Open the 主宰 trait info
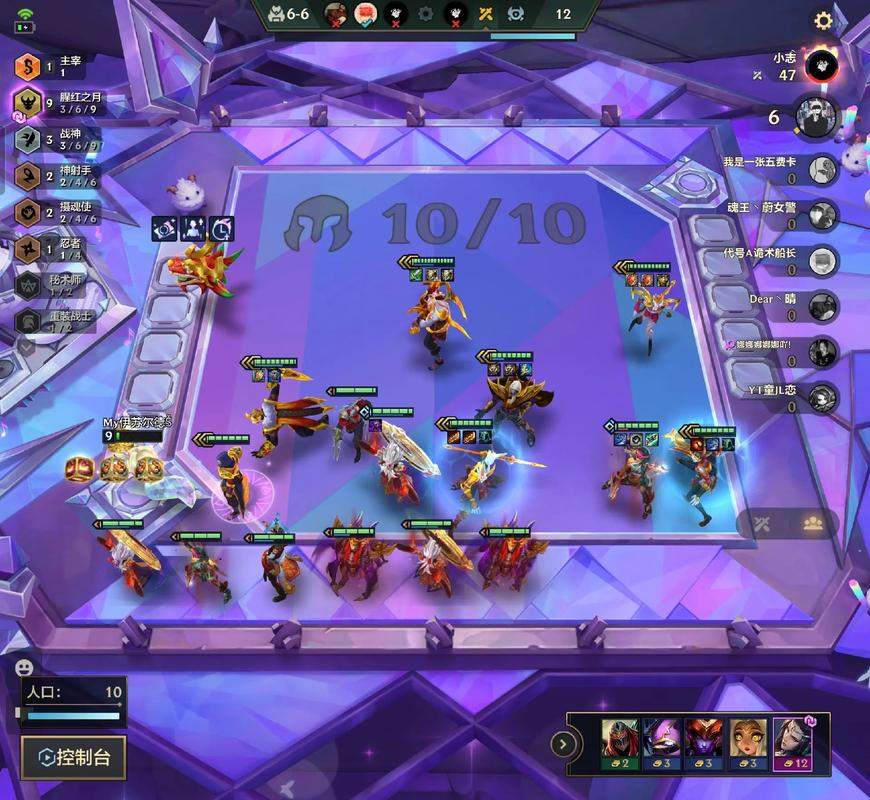The image size is (870, 800). click(x=28, y=66)
